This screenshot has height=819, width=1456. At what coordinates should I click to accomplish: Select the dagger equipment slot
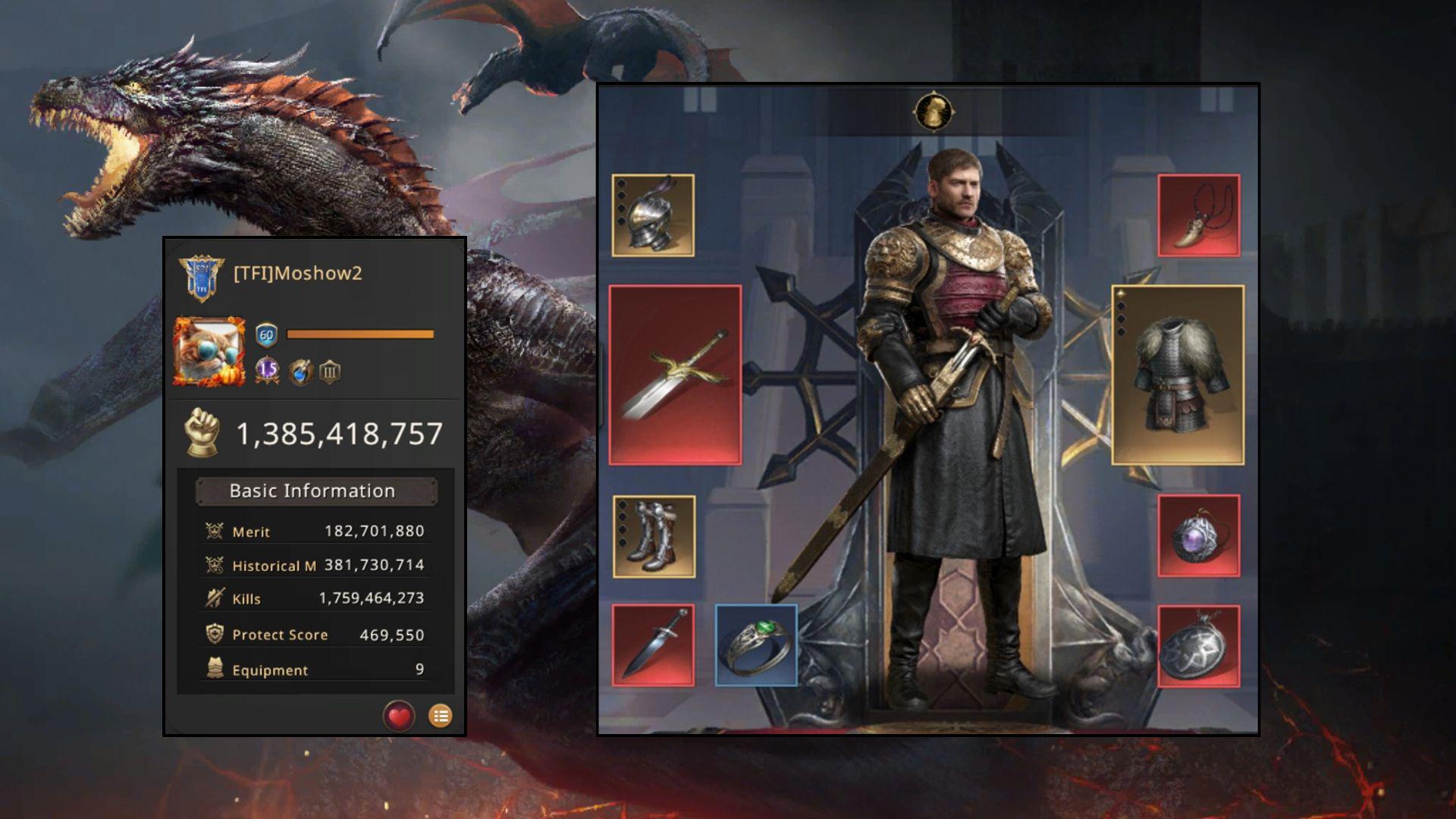(x=653, y=645)
